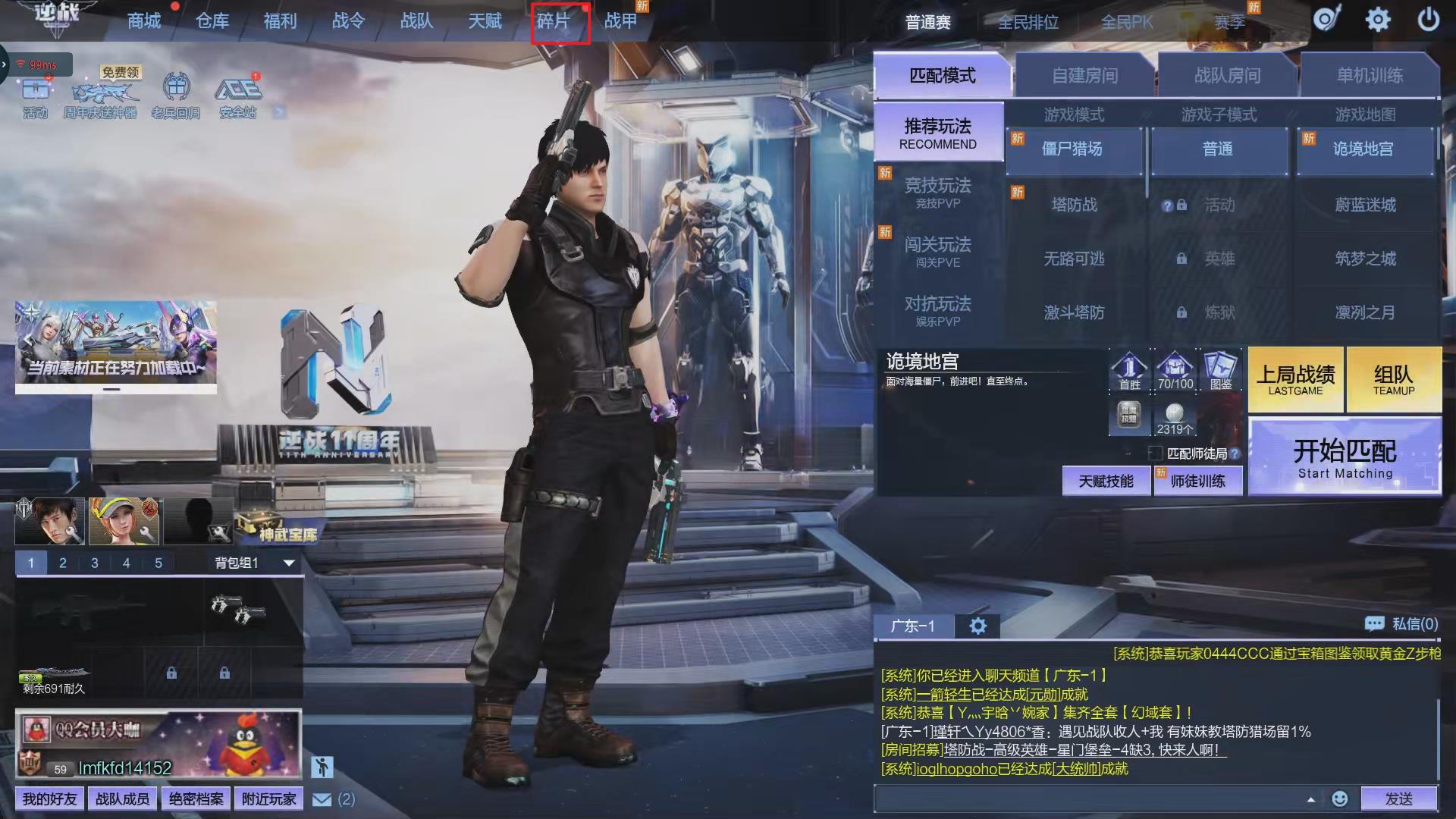This screenshot has width=1456, height=819.
Task: Click the 发送 send chat button
Action: (1398, 799)
